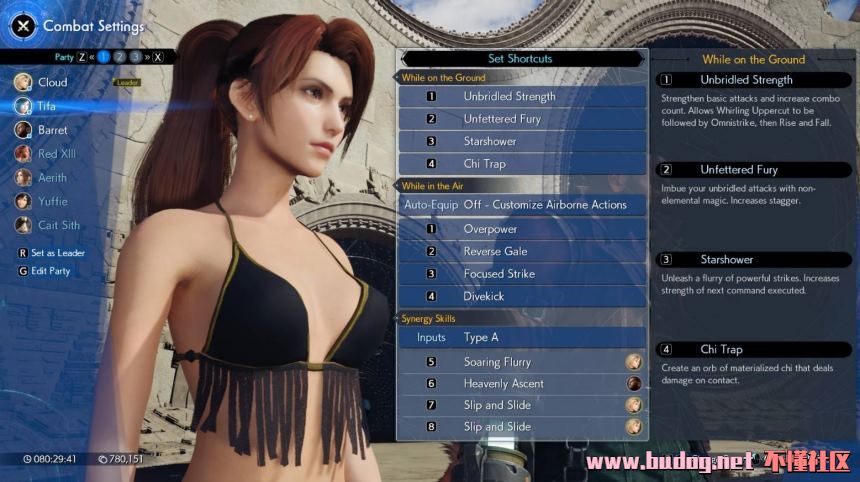Select the Starshower shortcut slot
Screen dimensions: 860x482
[522, 141]
